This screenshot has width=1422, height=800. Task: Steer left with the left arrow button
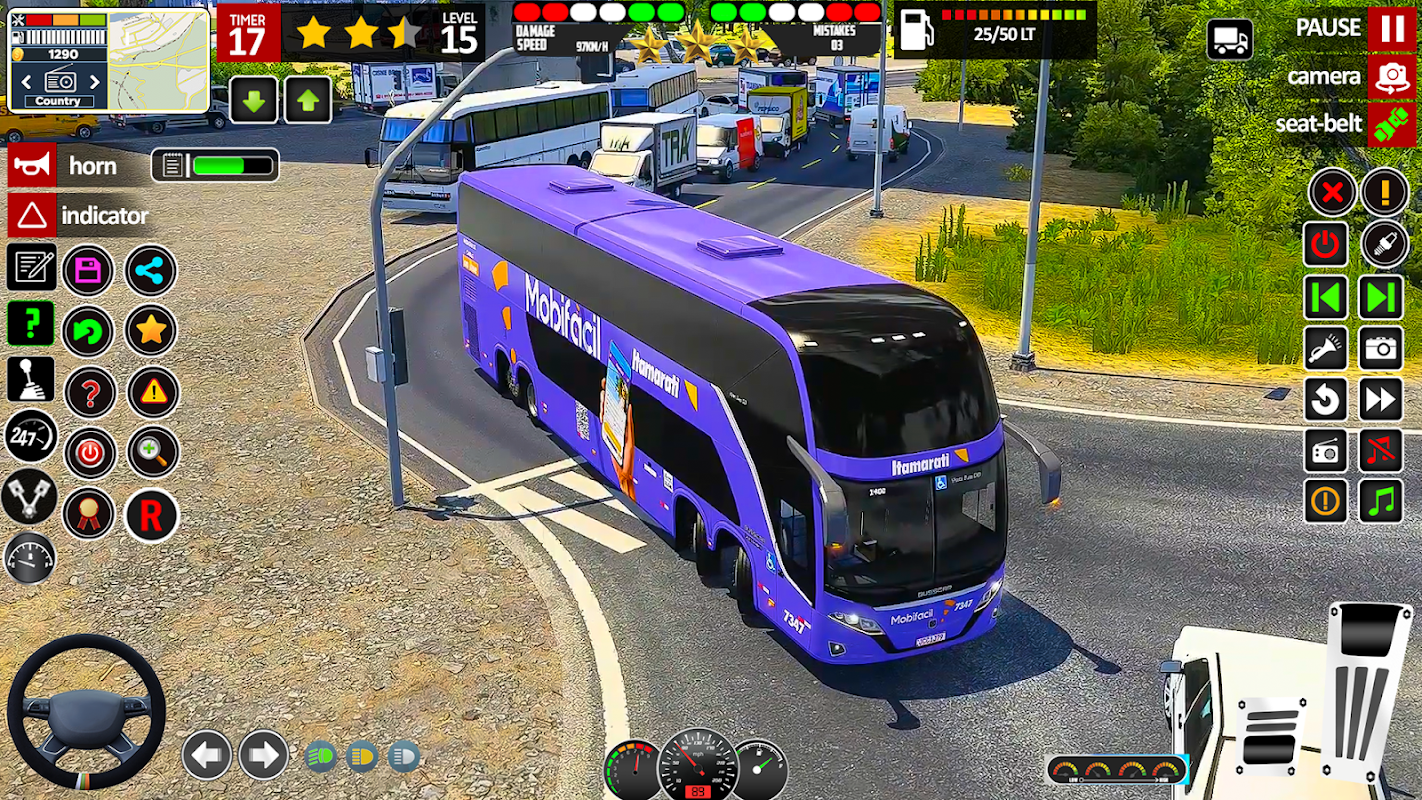pyautogui.click(x=207, y=754)
